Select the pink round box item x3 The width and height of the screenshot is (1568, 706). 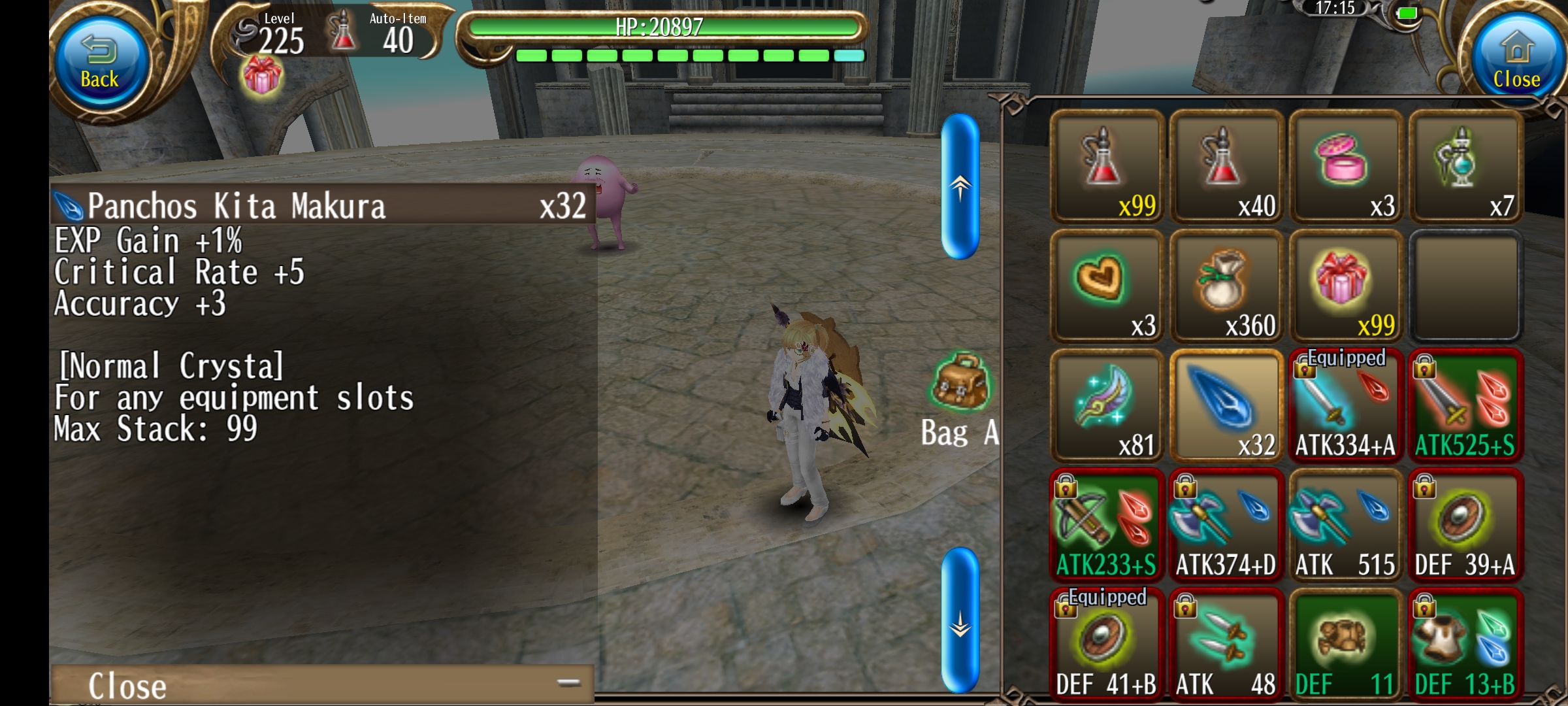point(1345,167)
